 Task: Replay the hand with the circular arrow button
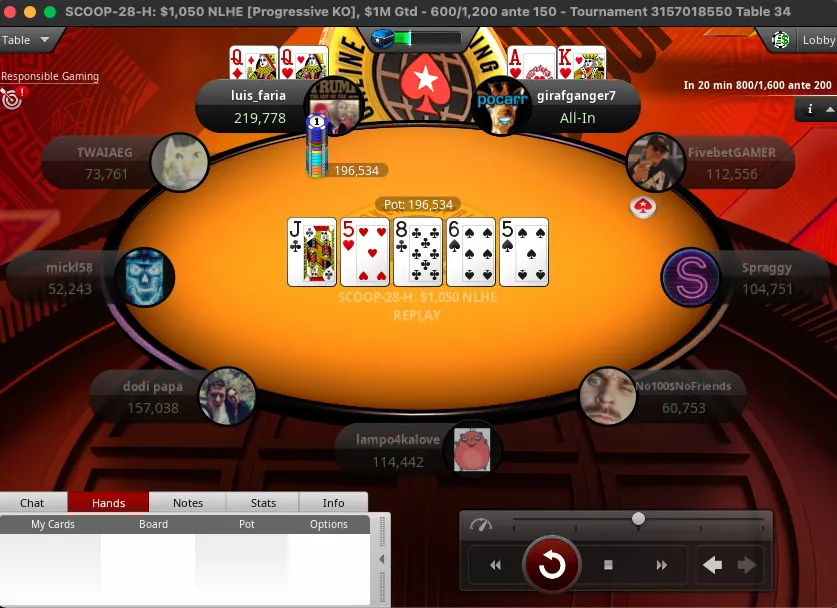552,566
